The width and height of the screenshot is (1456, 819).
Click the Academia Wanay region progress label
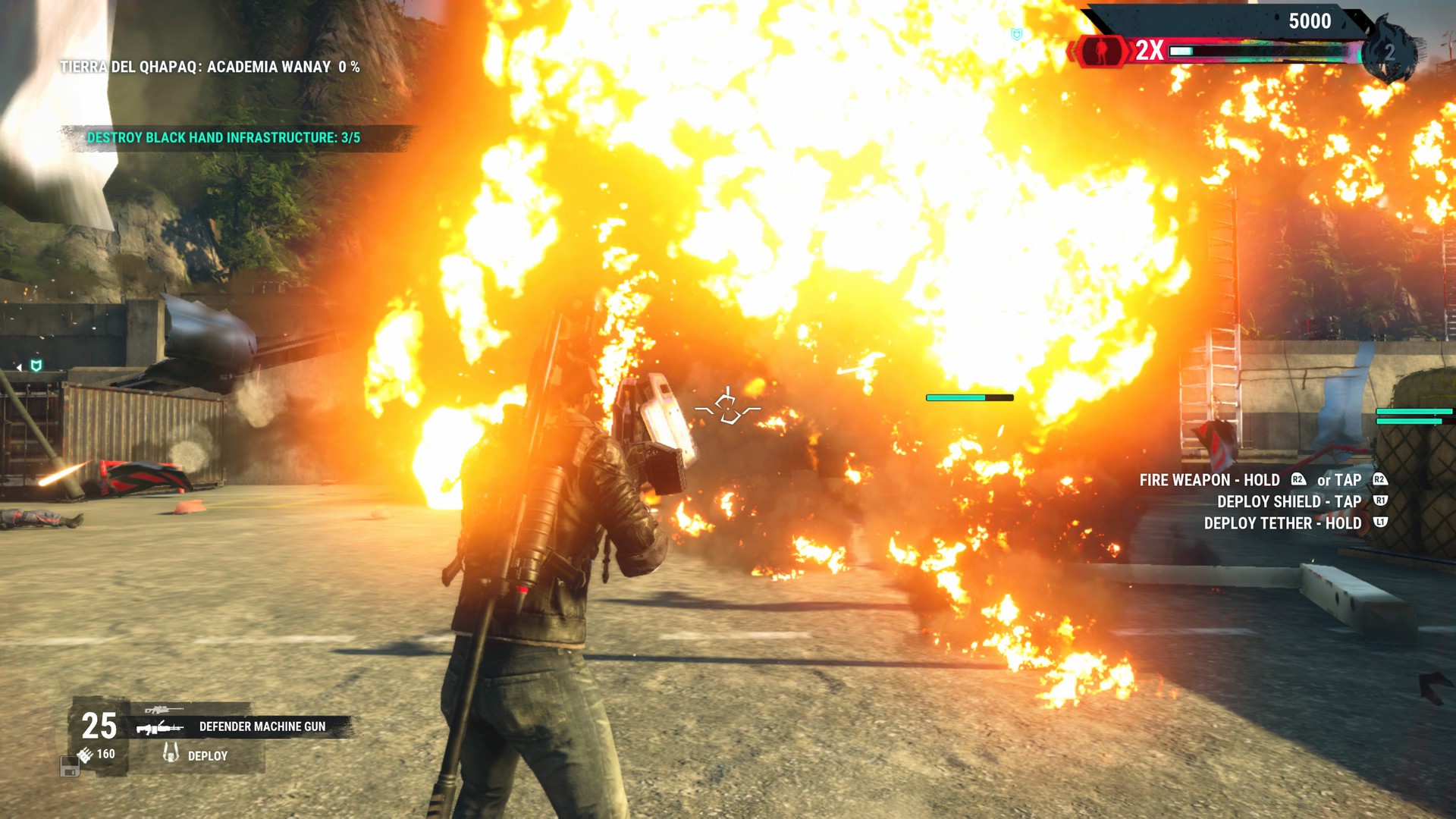(210, 67)
